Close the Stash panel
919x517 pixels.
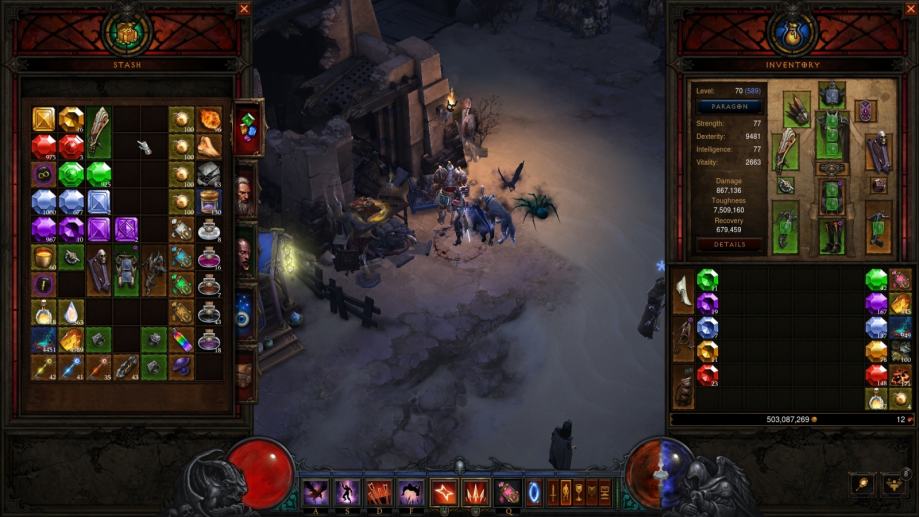244,9
